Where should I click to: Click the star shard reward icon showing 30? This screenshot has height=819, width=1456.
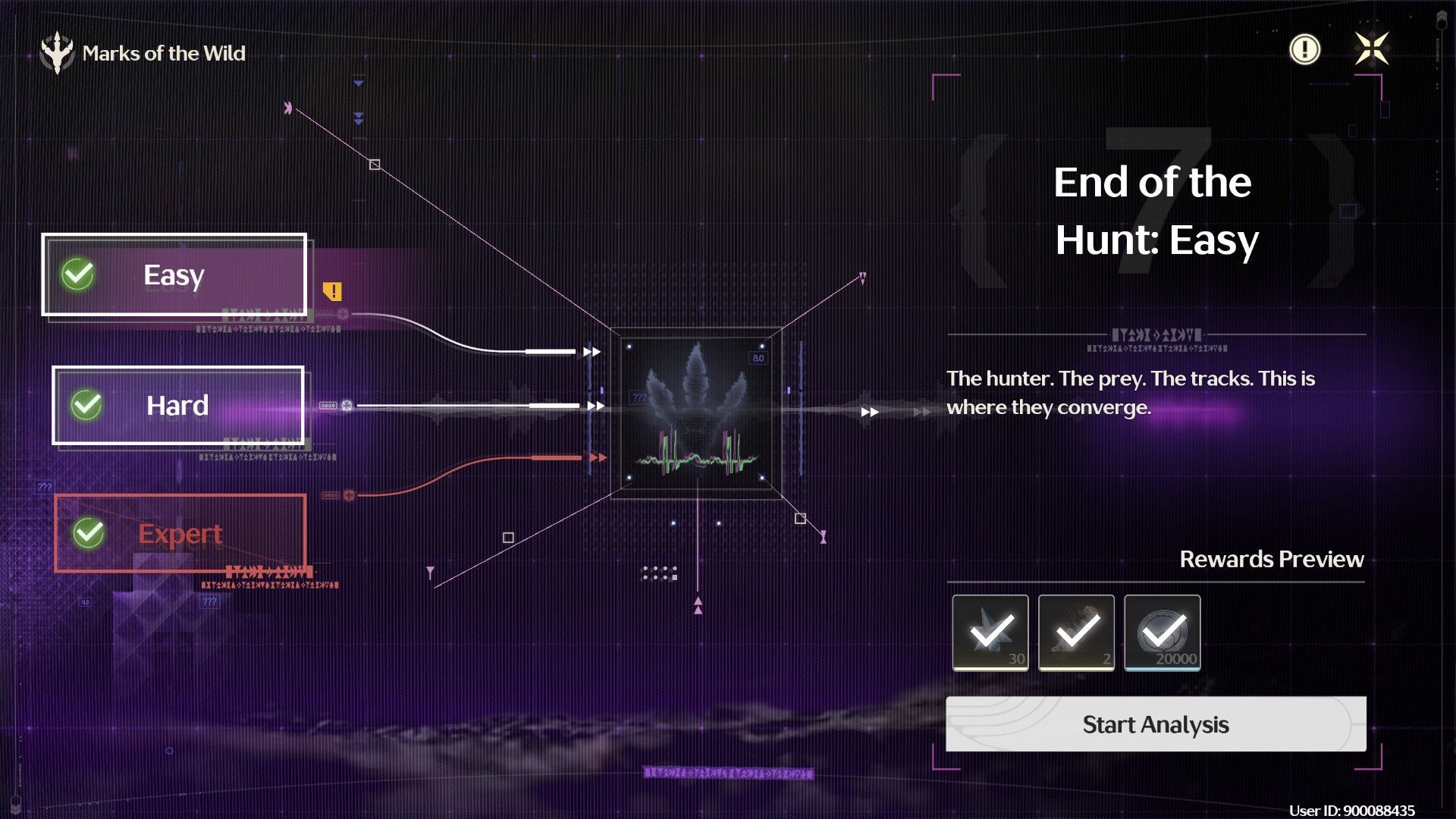990,632
